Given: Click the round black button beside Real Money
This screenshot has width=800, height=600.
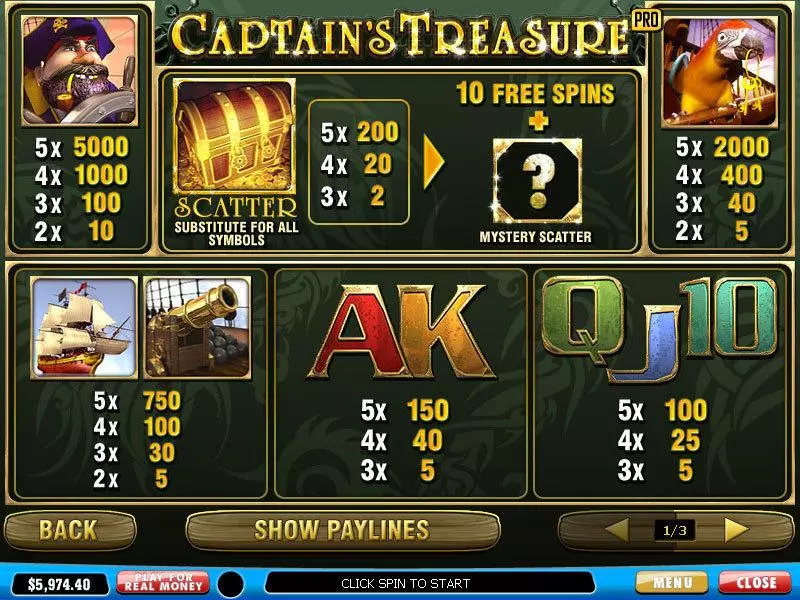Looking at the screenshot, I should 232,583.
